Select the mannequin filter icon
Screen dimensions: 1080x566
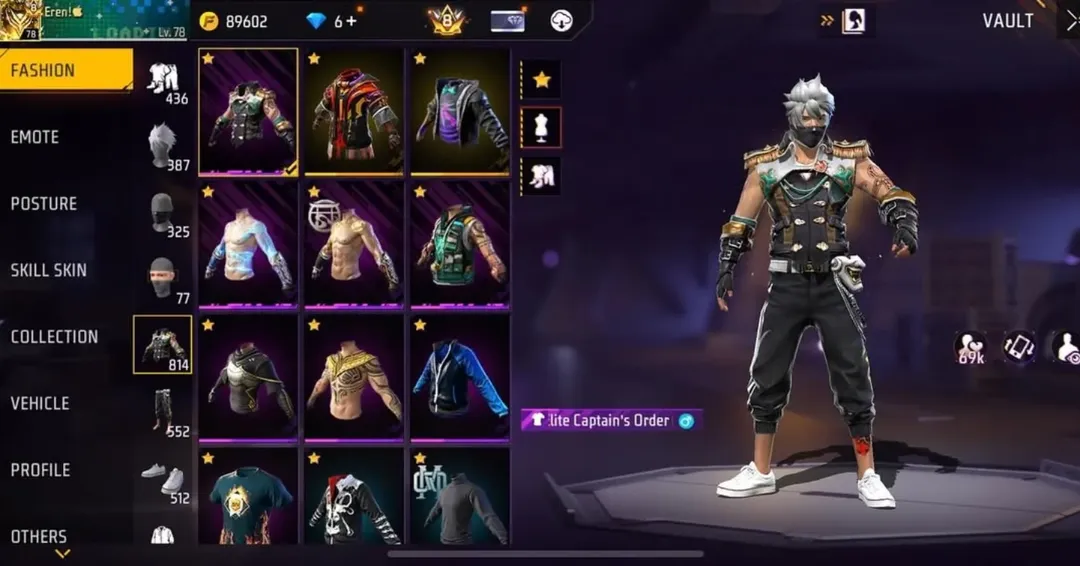(x=541, y=127)
